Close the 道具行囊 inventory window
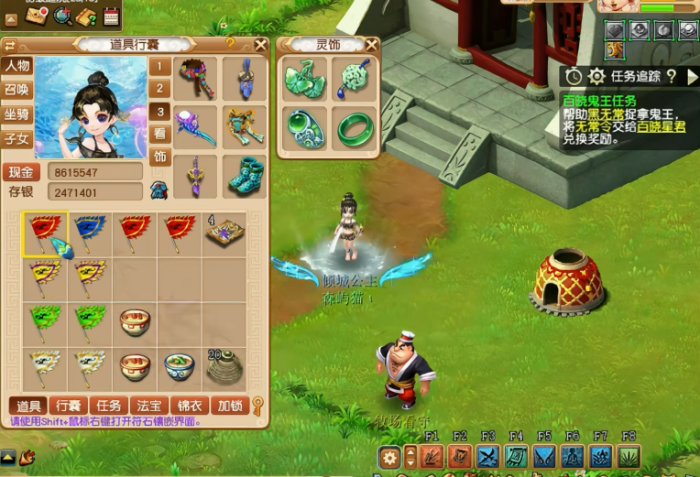 tap(261, 44)
